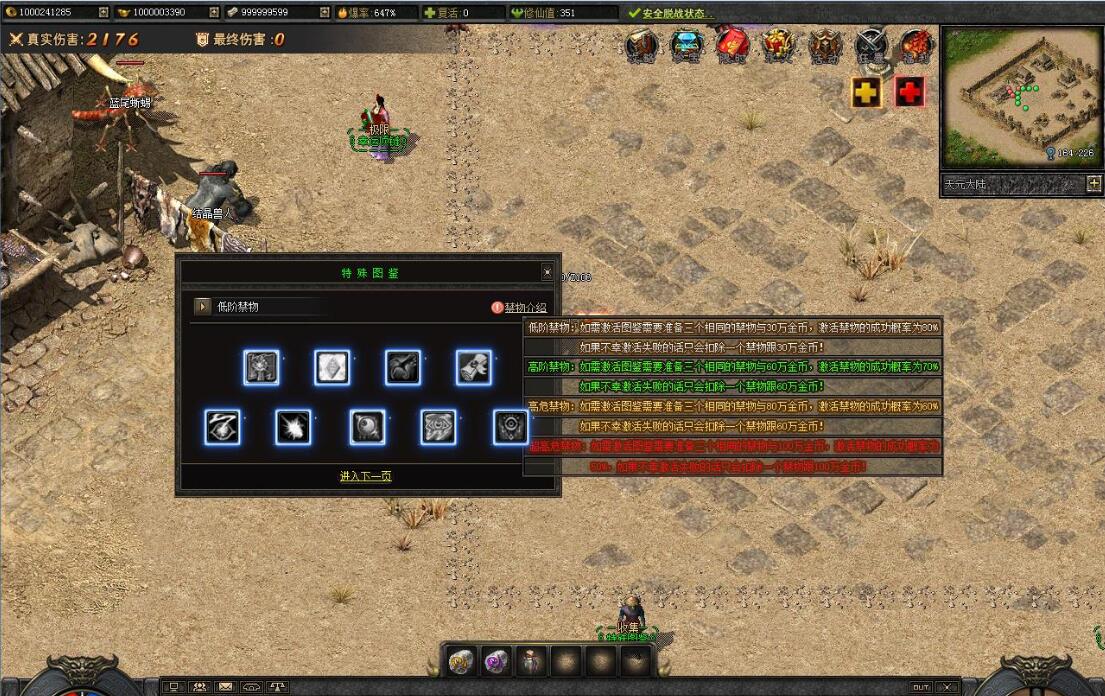Viewport: 1105px width, 696px height.
Task: Open the crossed swords menu icon
Action: tap(869, 45)
